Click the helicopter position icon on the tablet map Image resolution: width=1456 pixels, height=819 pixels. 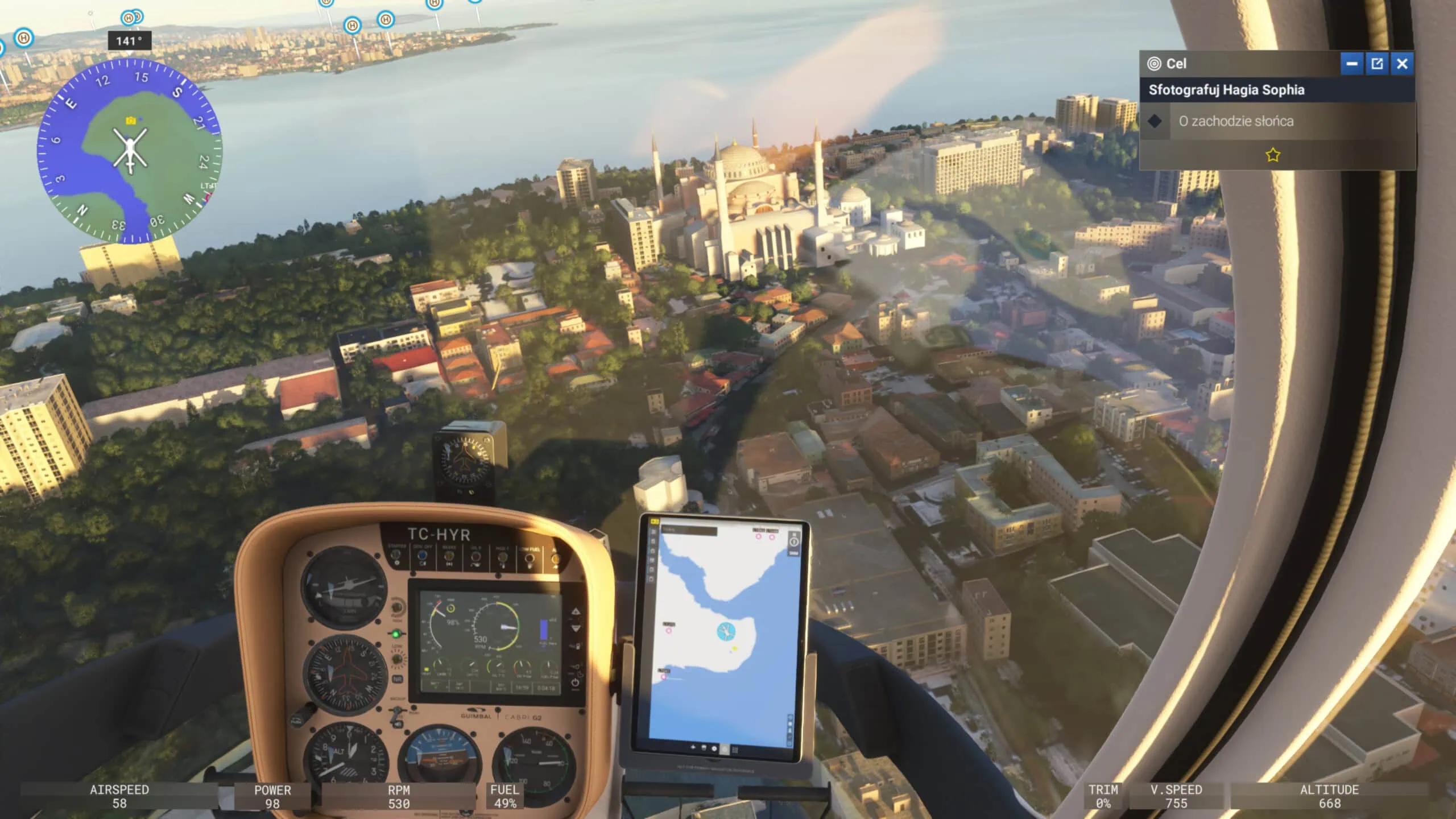726,632
